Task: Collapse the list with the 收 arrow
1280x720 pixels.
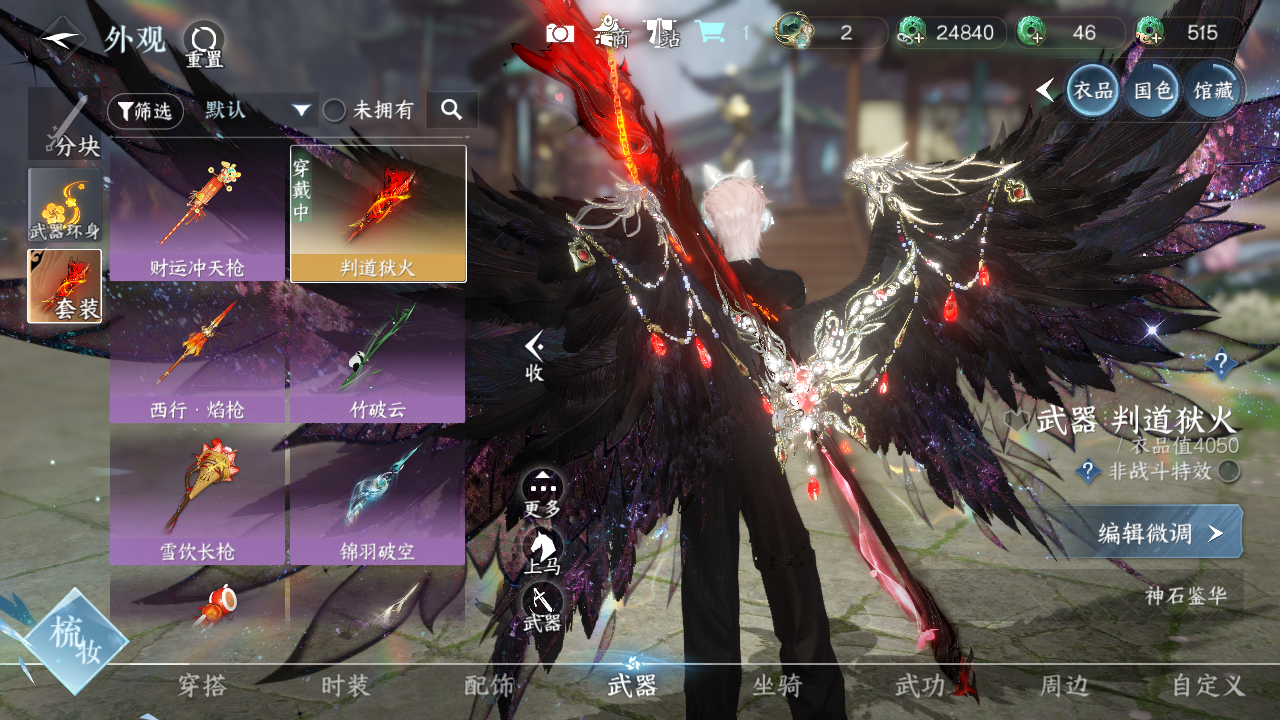Action: [x=535, y=354]
